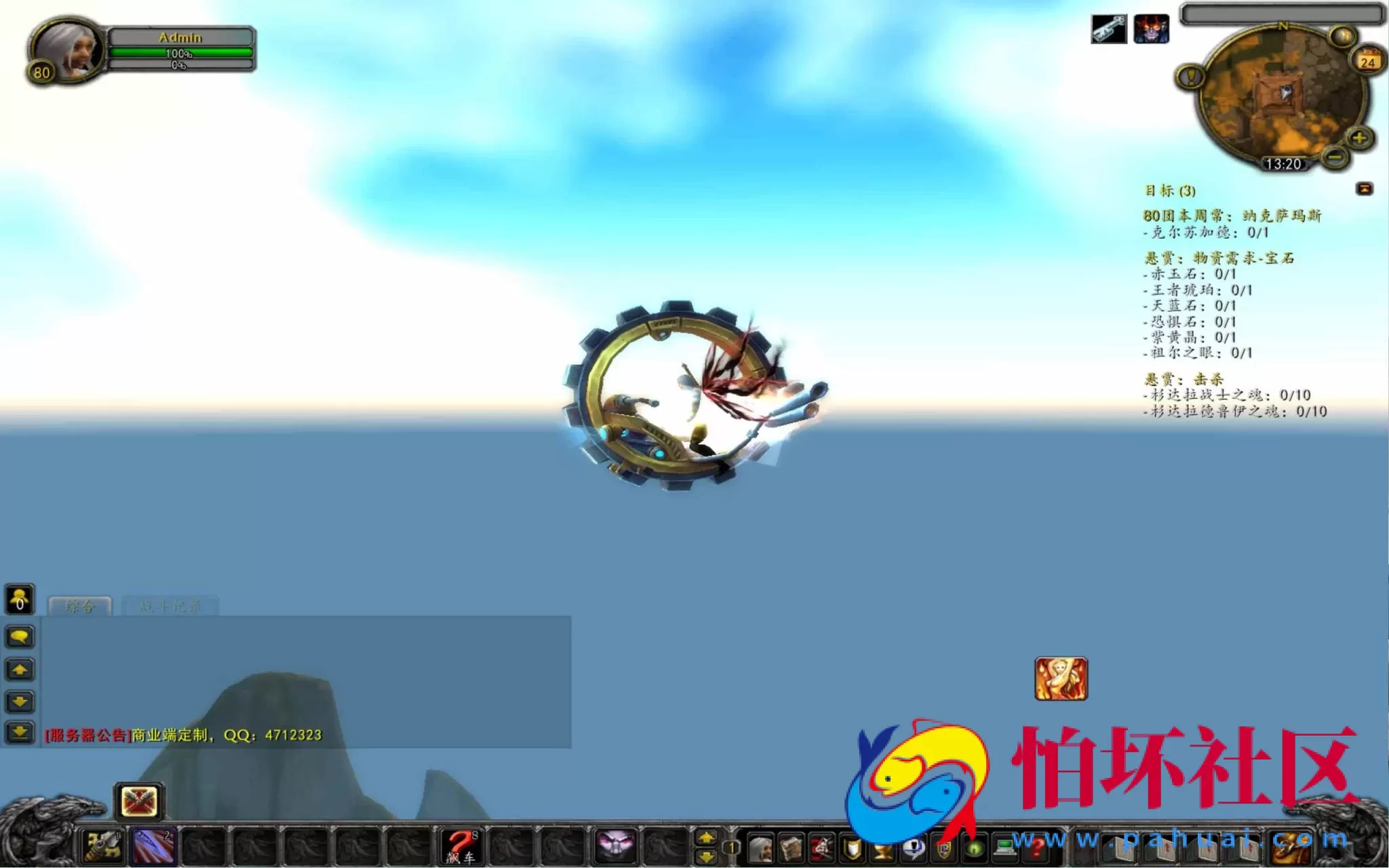
Task: Select the 综合 chat tab
Action: [81, 606]
